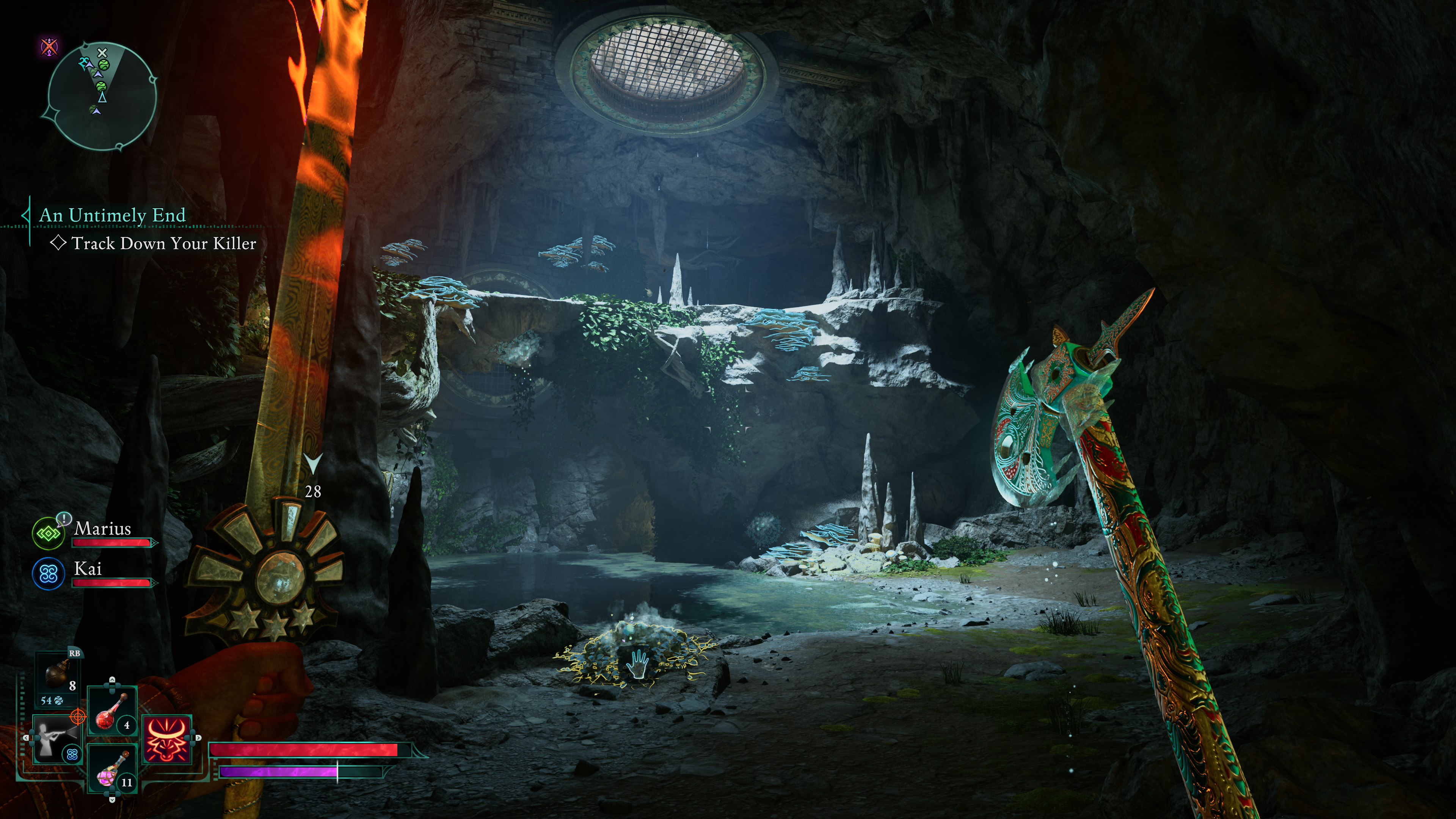Open the An Untimely End quest tracker
This screenshot has width=1456, height=819.
(x=112, y=215)
